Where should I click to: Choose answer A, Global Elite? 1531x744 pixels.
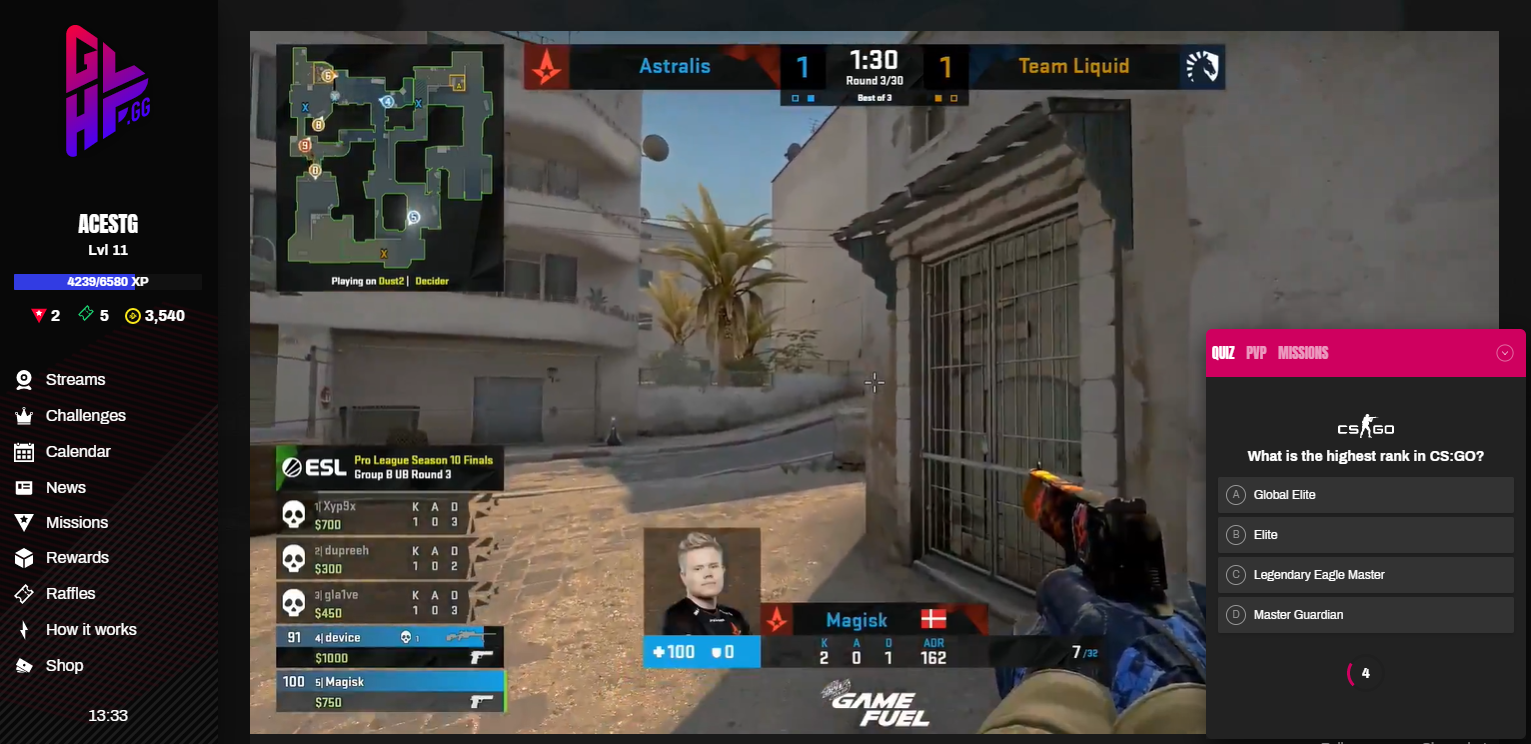(x=1365, y=495)
